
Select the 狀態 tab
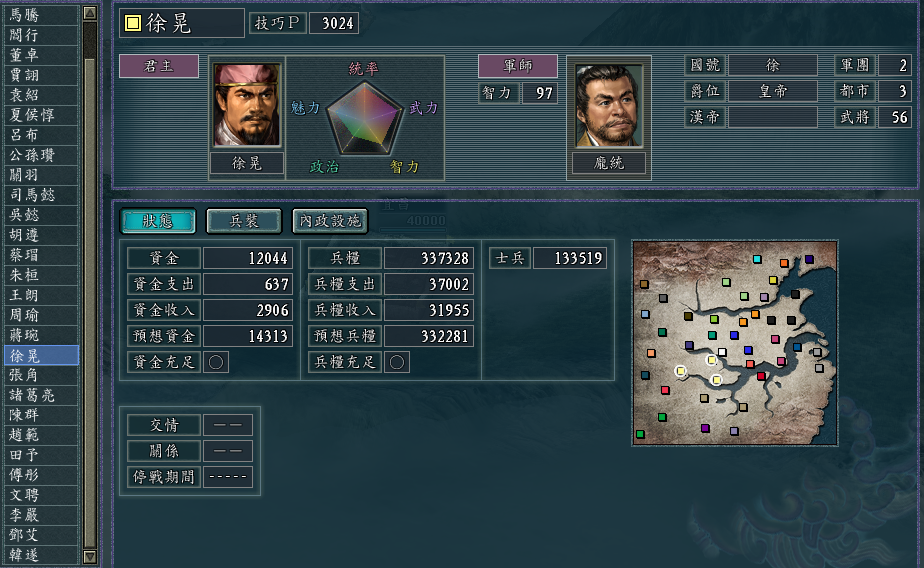tap(158, 220)
